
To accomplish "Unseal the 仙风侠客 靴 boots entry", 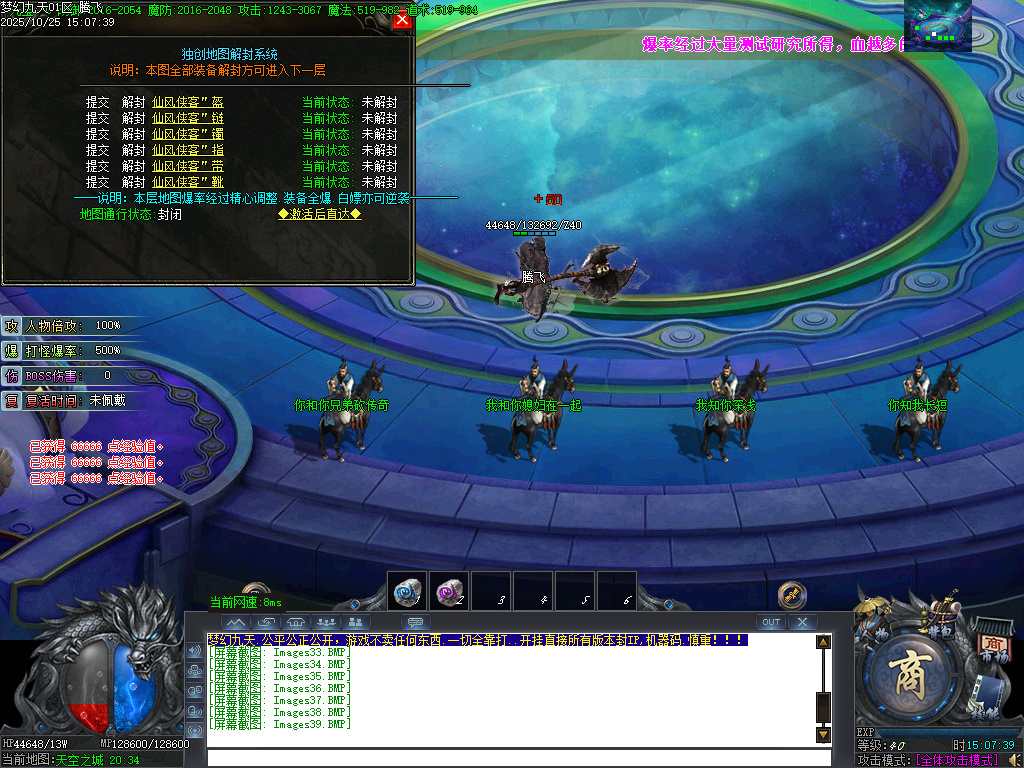I will pyautogui.click(x=188, y=182).
